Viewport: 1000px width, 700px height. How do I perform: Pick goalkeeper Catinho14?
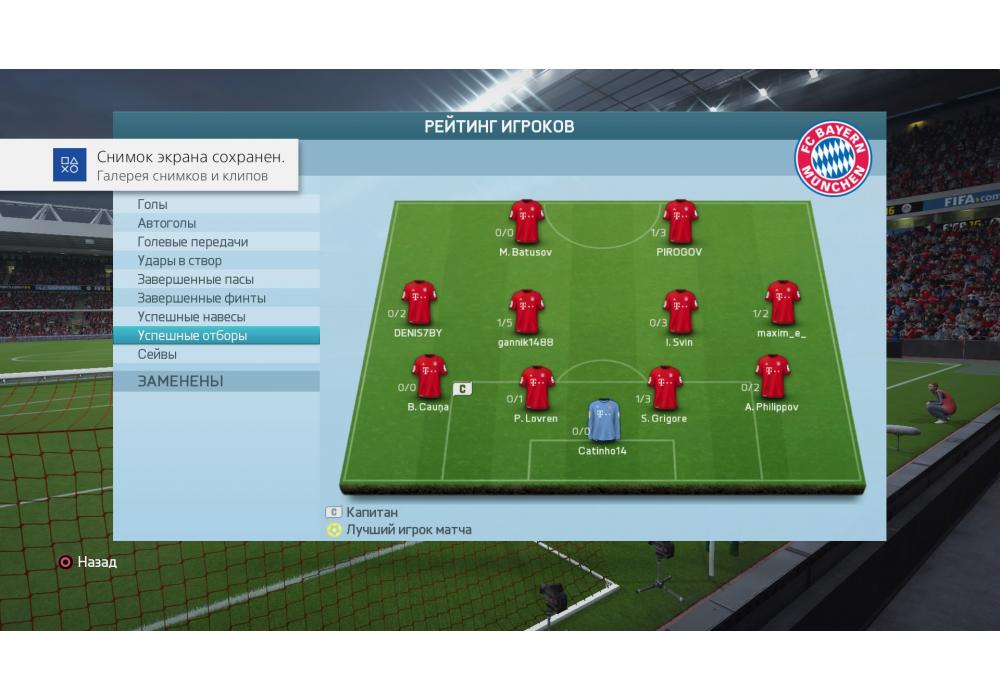click(x=603, y=421)
